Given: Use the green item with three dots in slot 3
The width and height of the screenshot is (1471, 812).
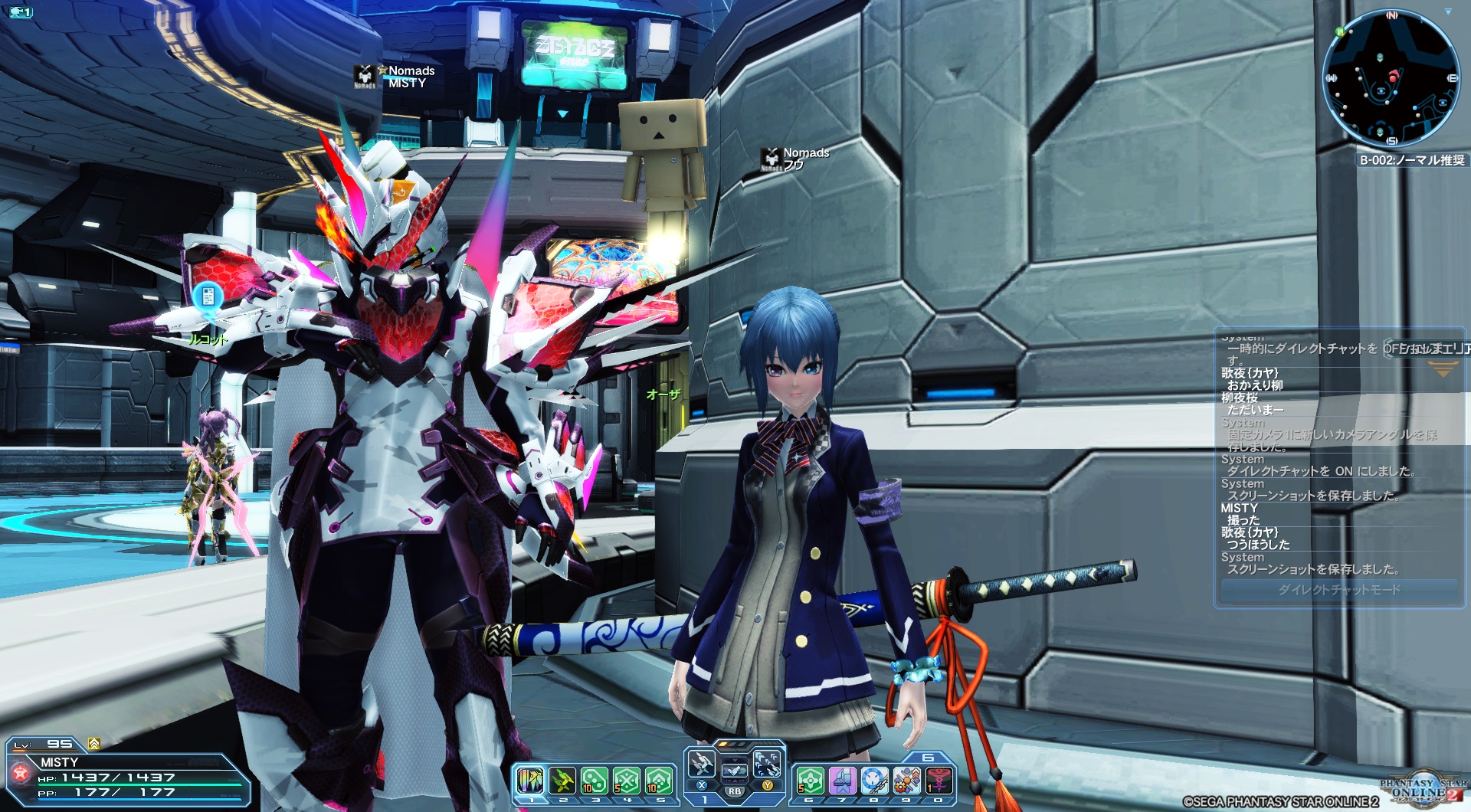Looking at the screenshot, I should coord(595,781).
